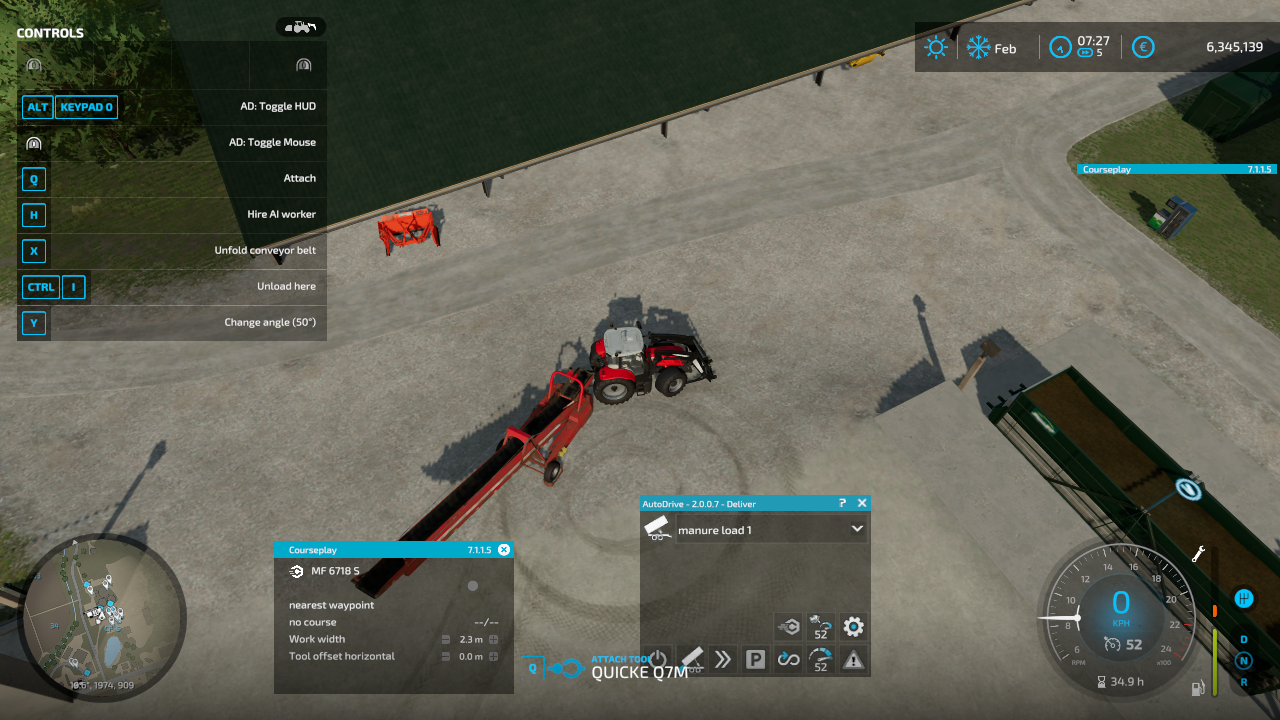Open AutoDrive help with the question mark
This screenshot has height=720, width=1280.
pyautogui.click(x=843, y=503)
